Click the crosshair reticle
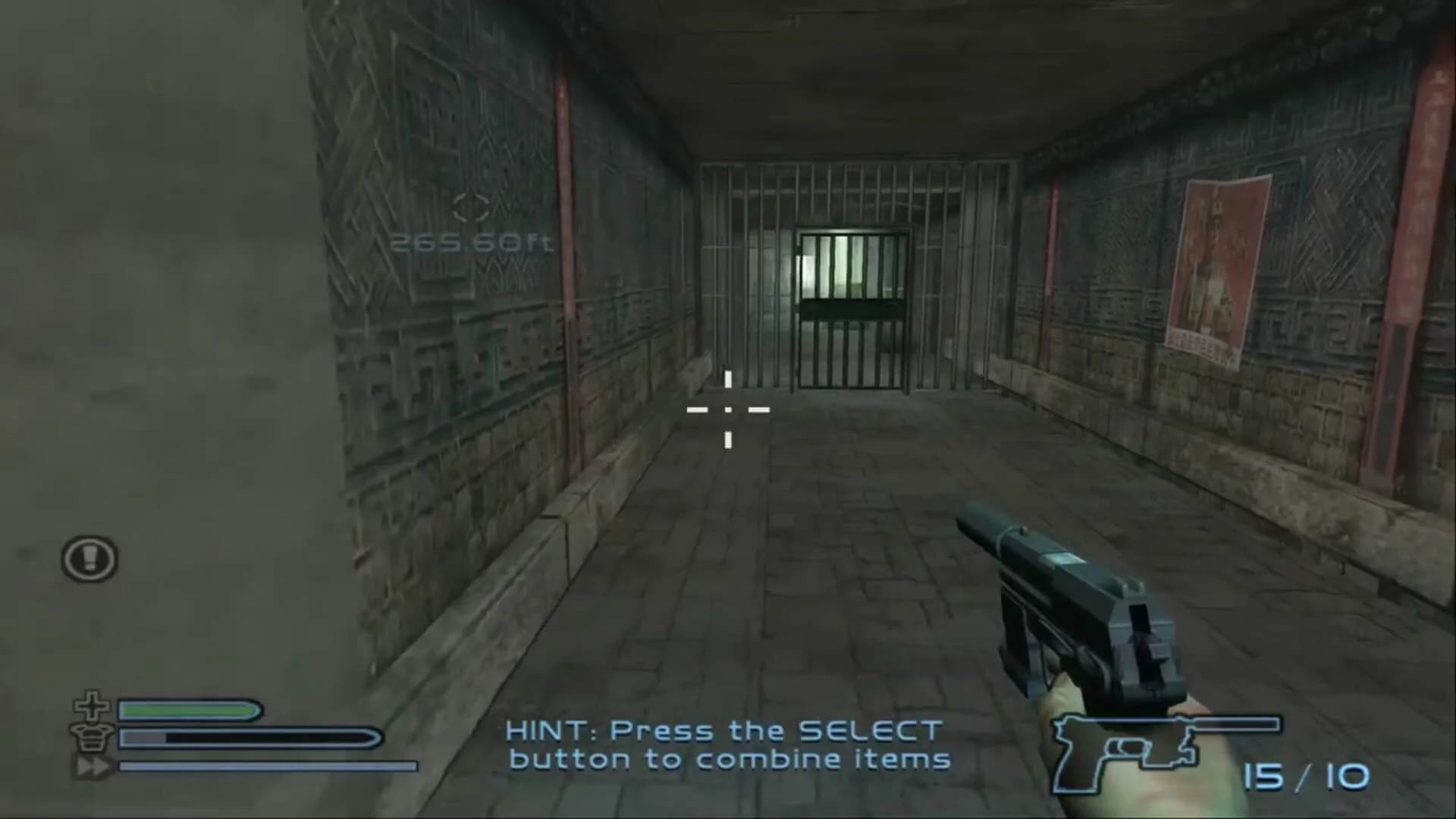Image resolution: width=1456 pixels, height=819 pixels. tap(727, 410)
